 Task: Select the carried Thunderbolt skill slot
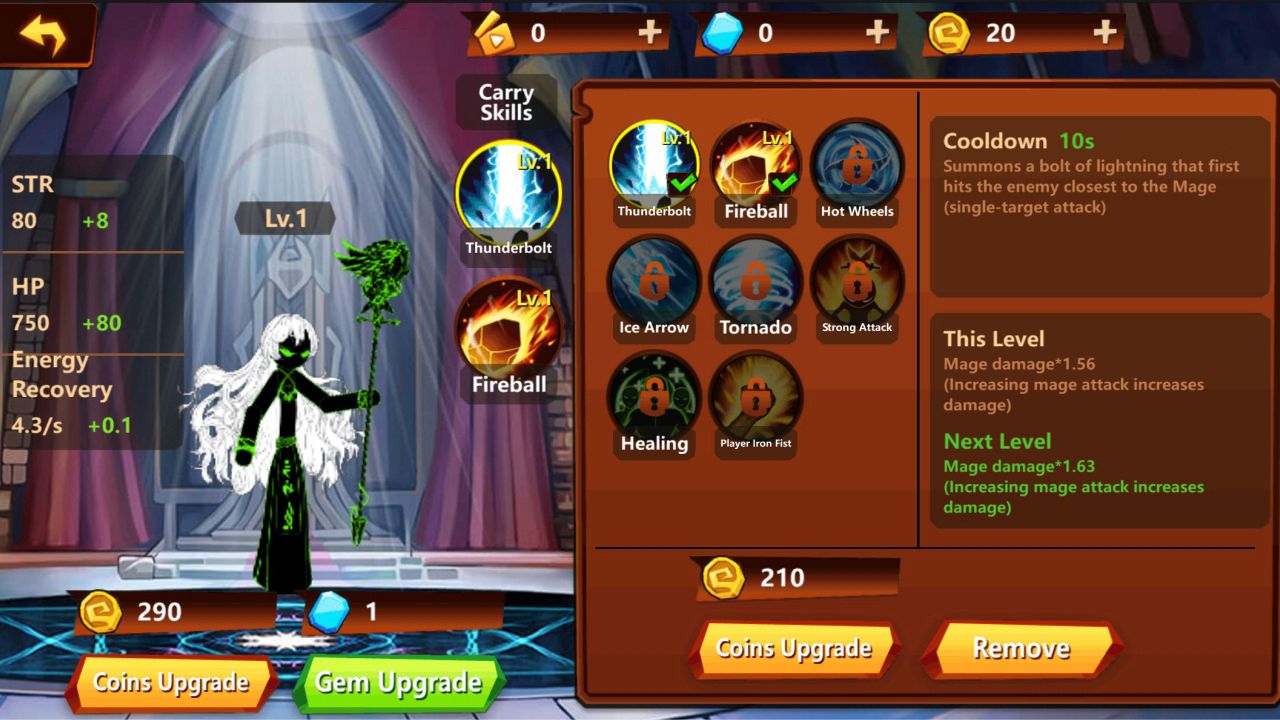pos(508,195)
